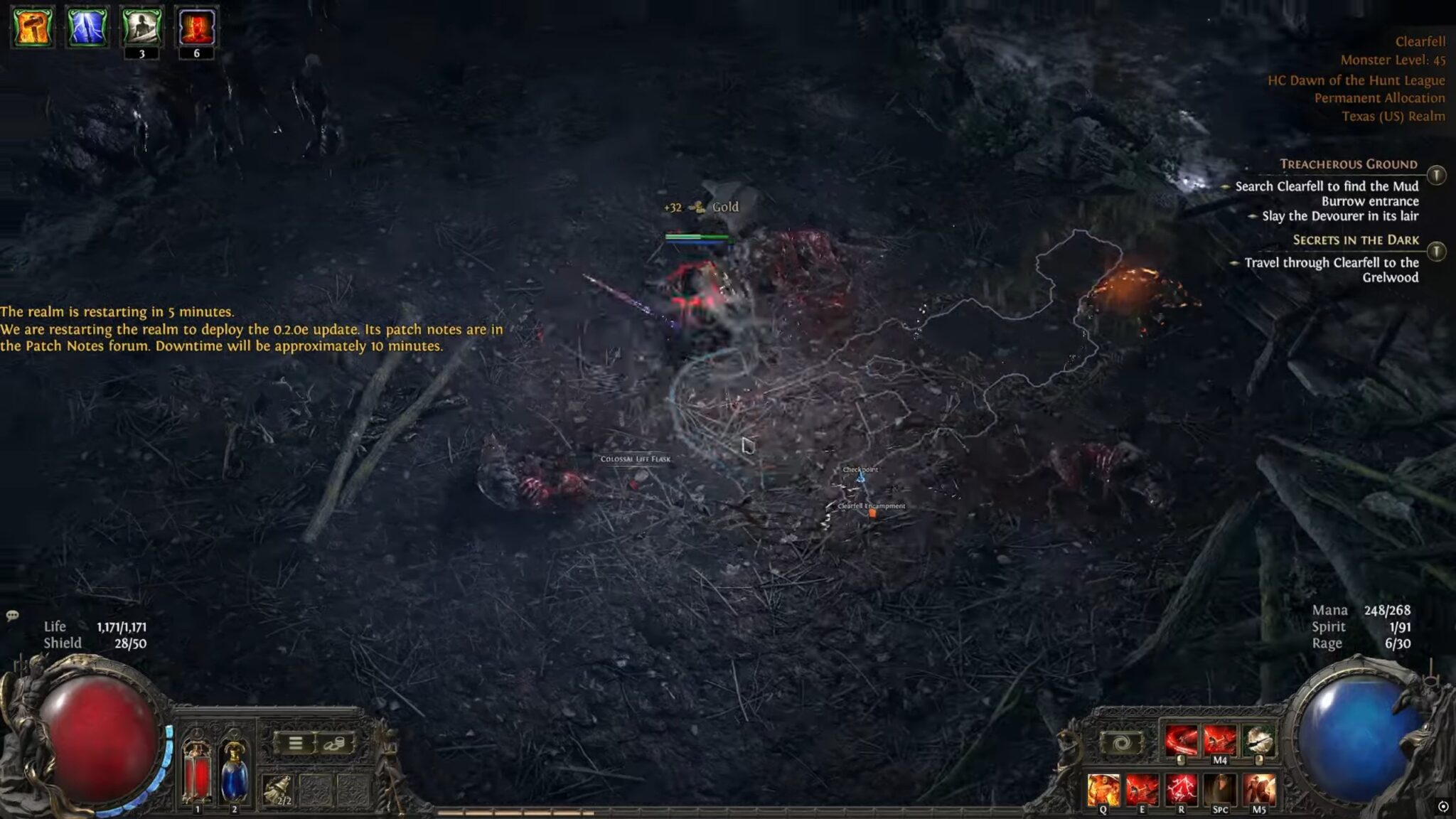
Task: Open the currency panel via coin stack icon
Action: click(x=335, y=744)
